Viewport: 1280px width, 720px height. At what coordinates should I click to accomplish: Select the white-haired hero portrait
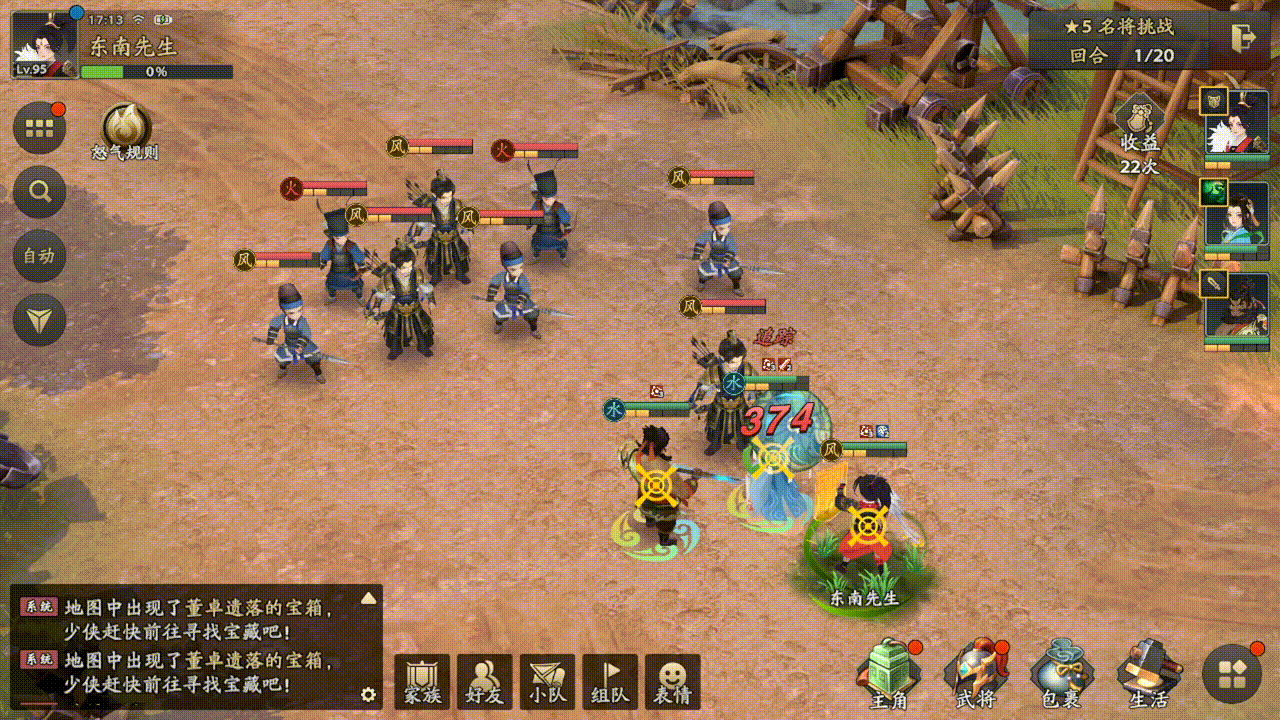pyautogui.click(x=1236, y=125)
